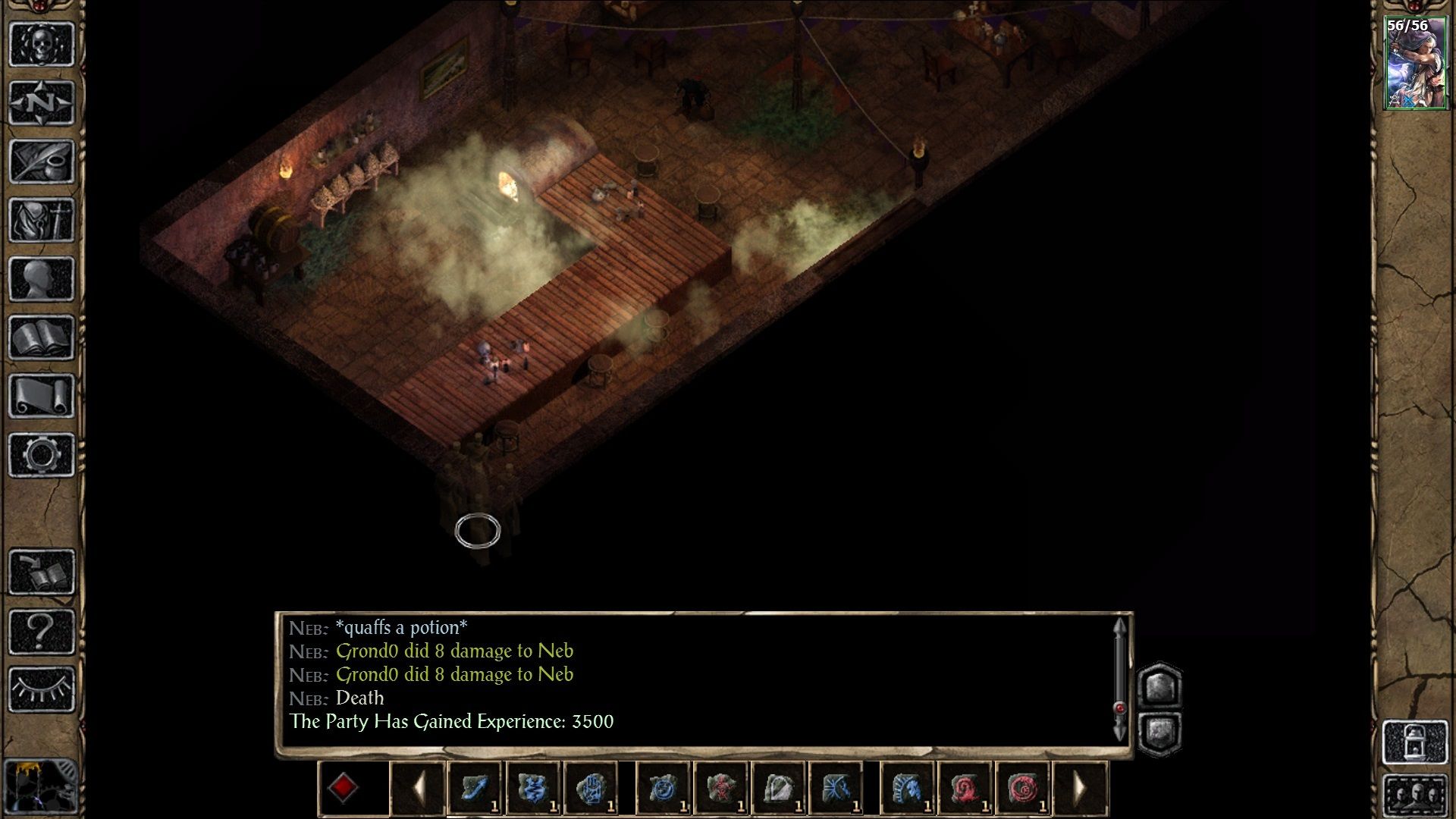Toggle party AI with the lantern button
1456x819 pixels.
coord(1415,742)
